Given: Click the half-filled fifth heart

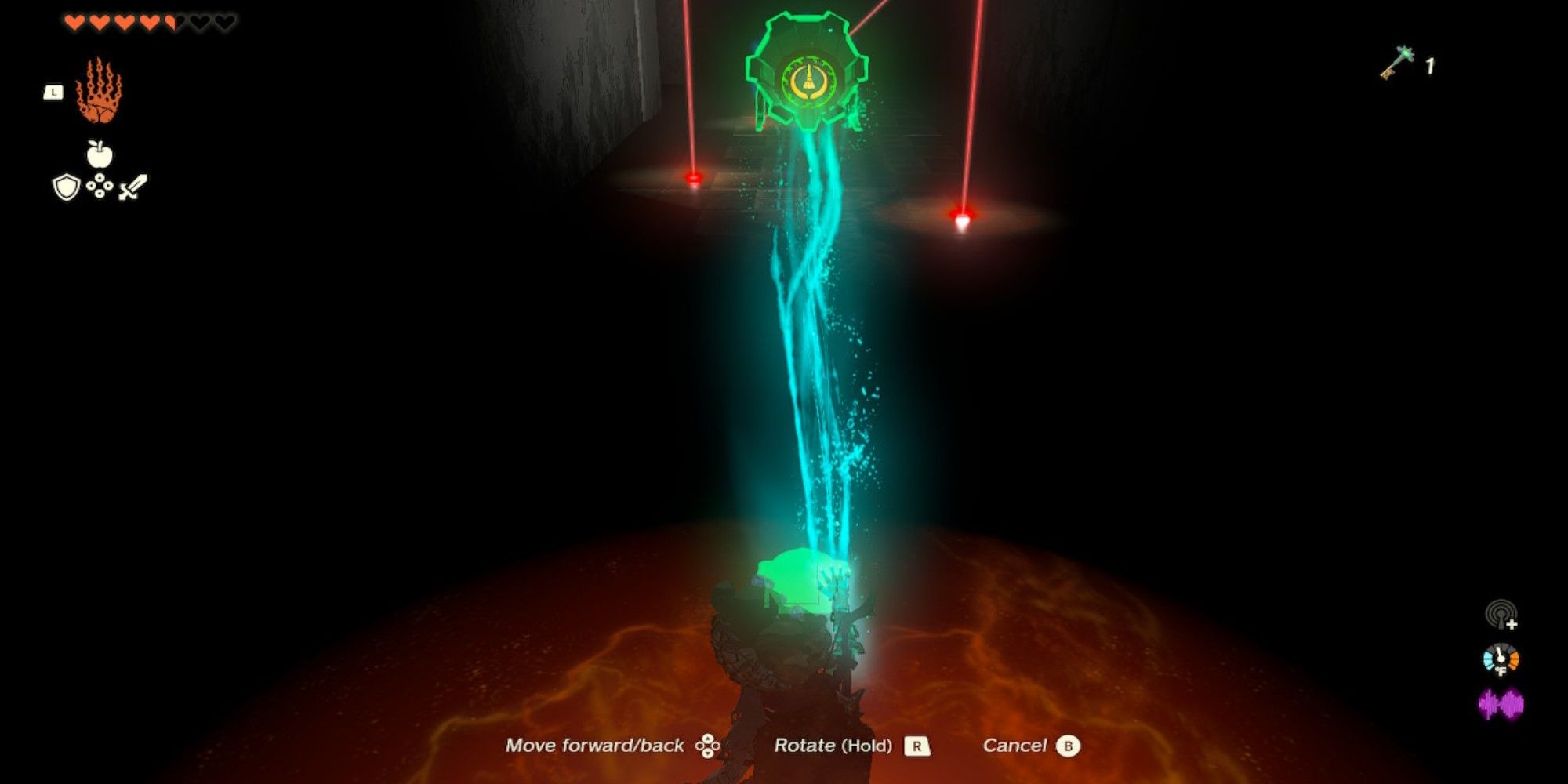Looking at the screenshot, I should (x=169, y=23).
